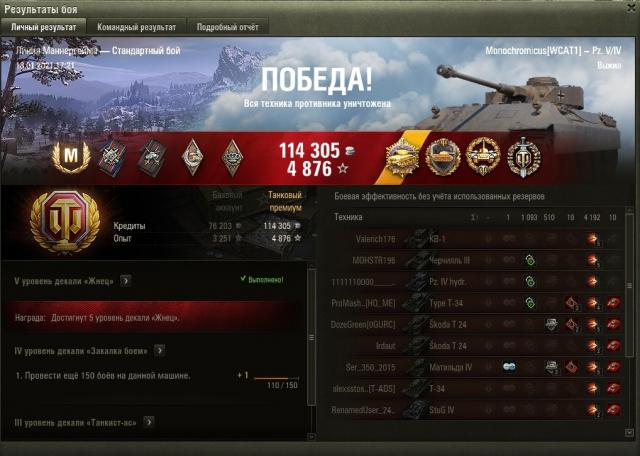Expand the «Жнец» level V decal details
Screen dimensions: 640x456
tap(126, 281)
